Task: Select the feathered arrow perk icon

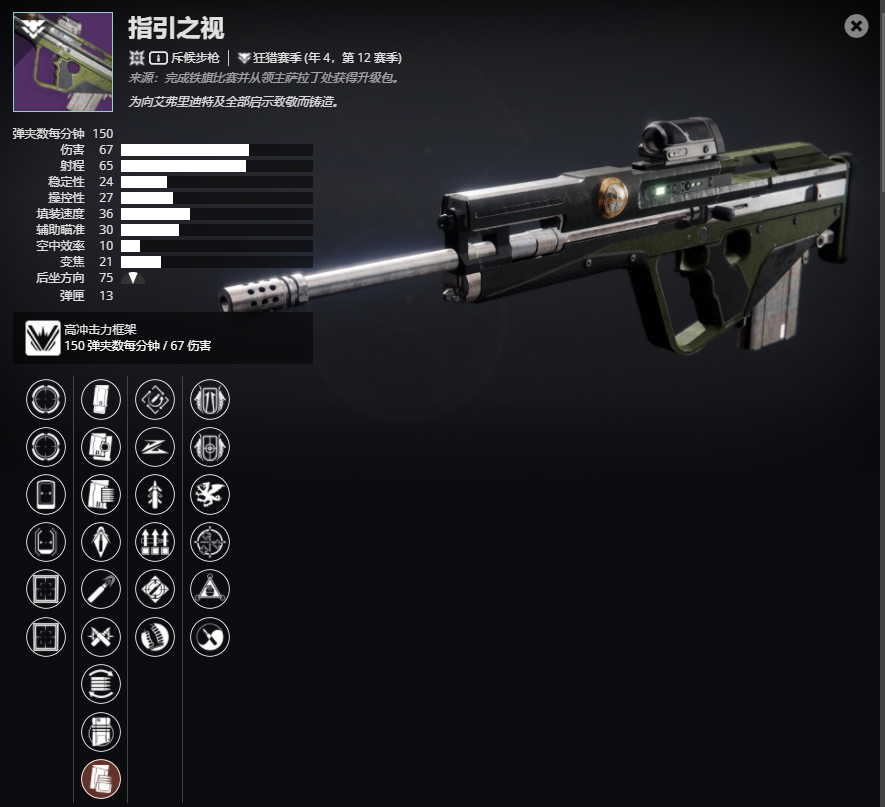Action: (155, 493)
